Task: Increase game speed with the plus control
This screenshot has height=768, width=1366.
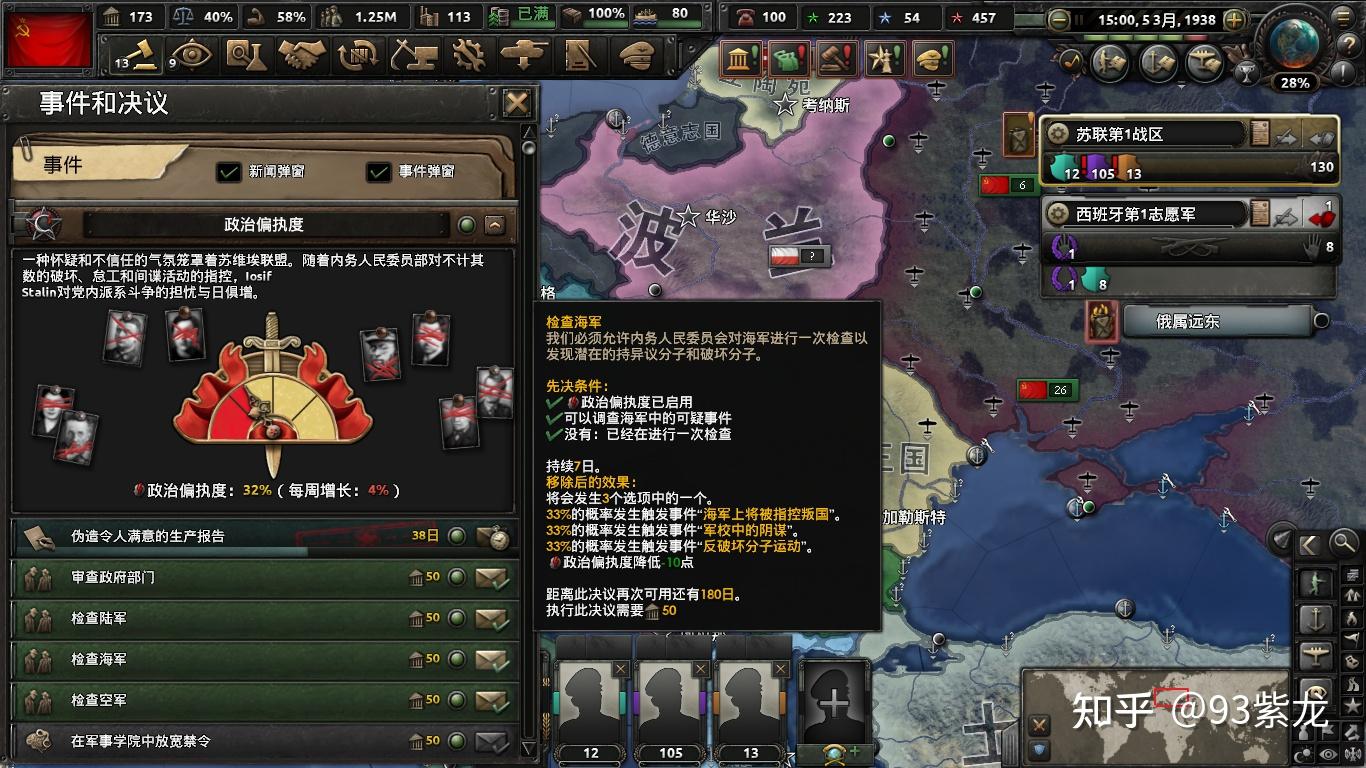Action: pyautogui.click(x=1235, y=18)
